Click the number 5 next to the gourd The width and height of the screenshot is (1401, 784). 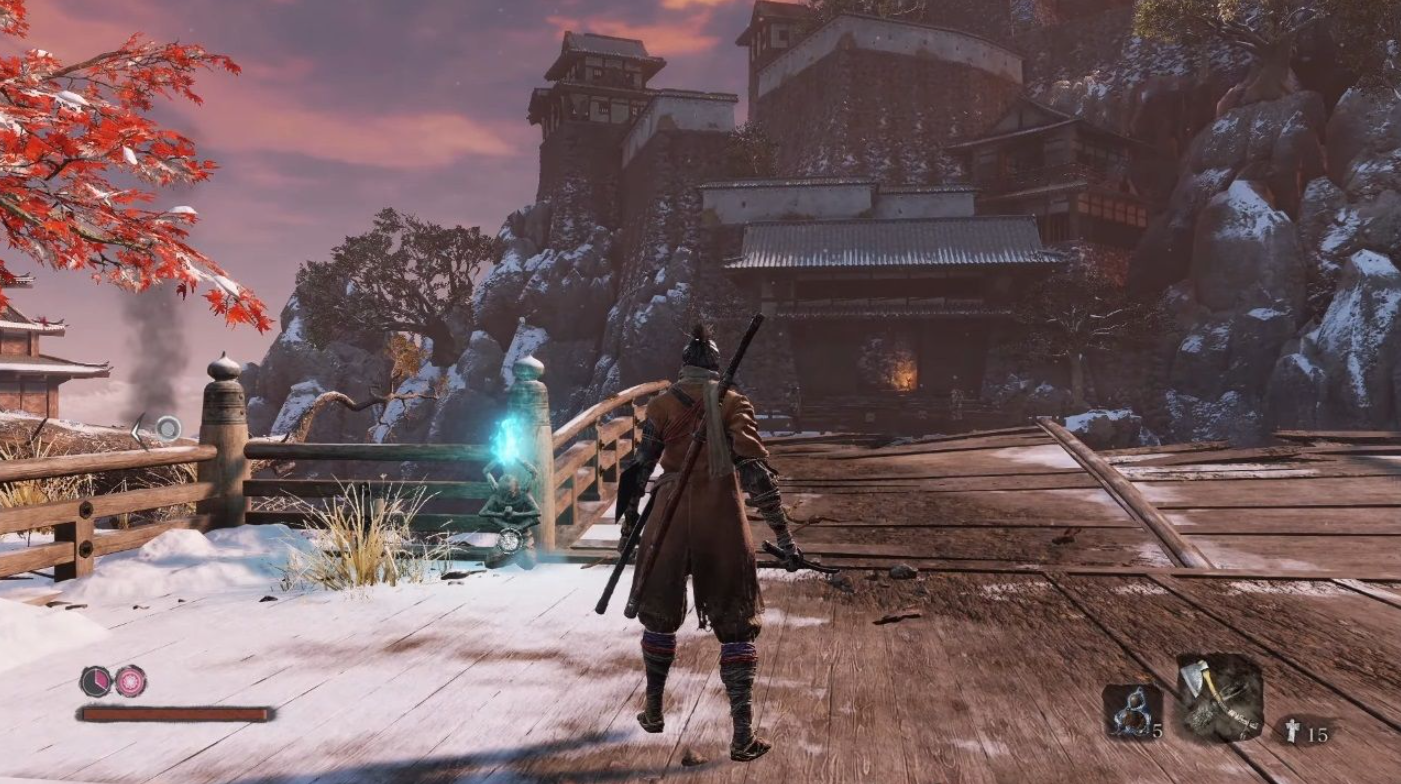(1158, 732)
